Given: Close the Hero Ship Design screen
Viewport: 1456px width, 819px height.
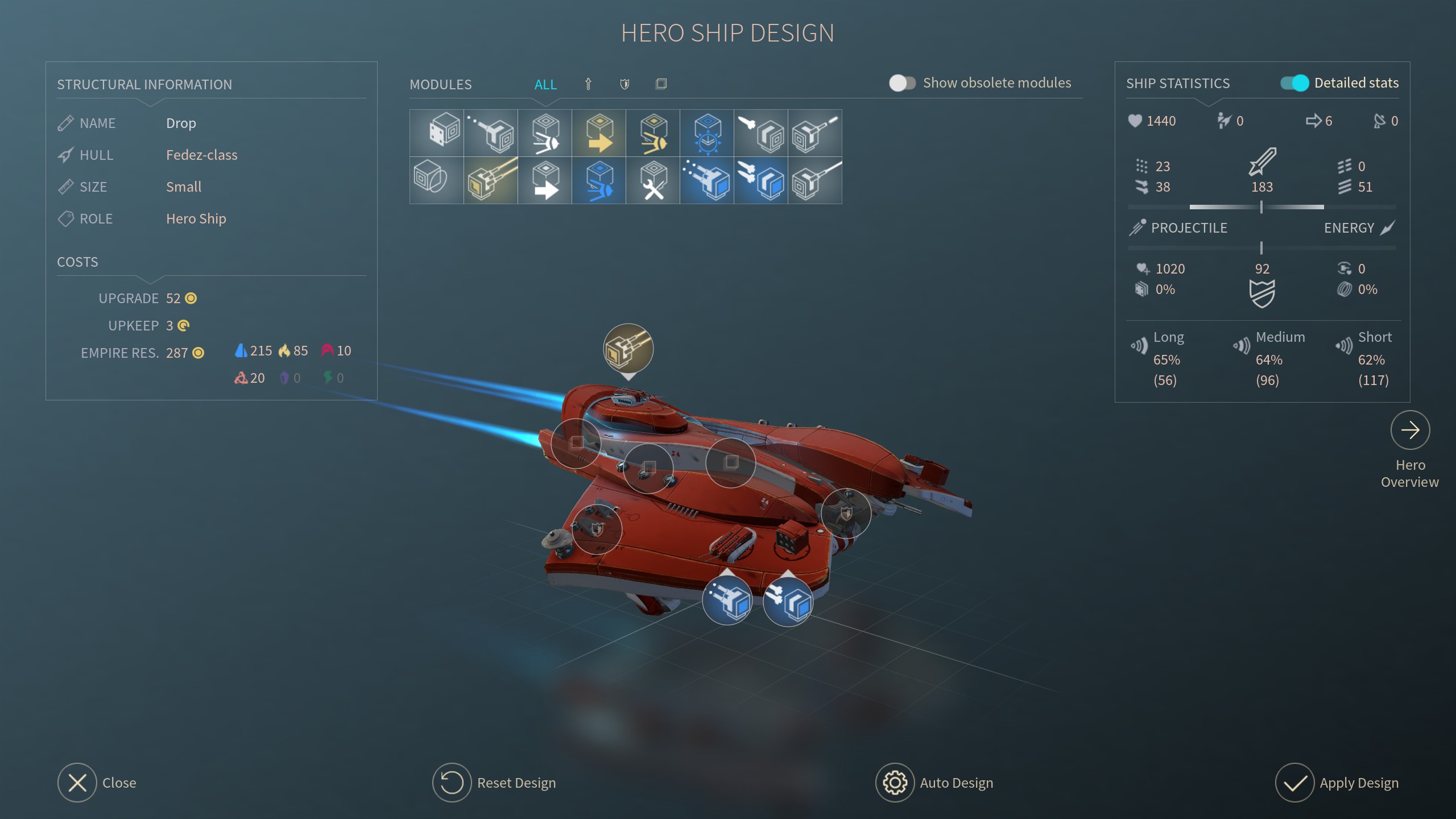Looking at the screenshot, I should [77, 783].
